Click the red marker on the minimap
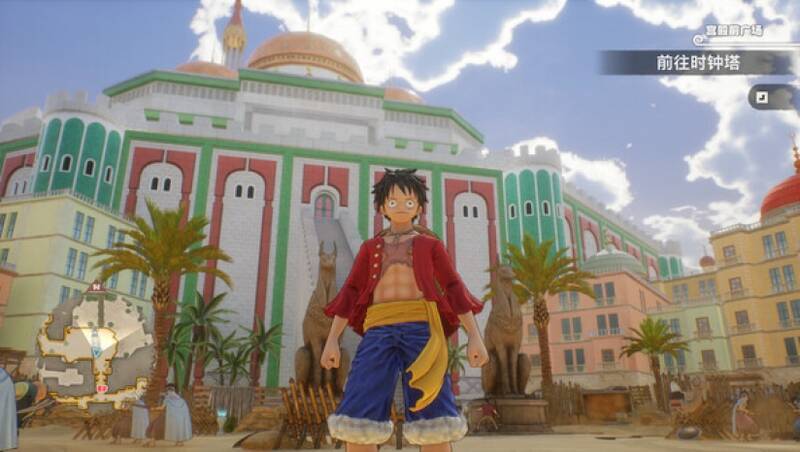 (100, 386)
